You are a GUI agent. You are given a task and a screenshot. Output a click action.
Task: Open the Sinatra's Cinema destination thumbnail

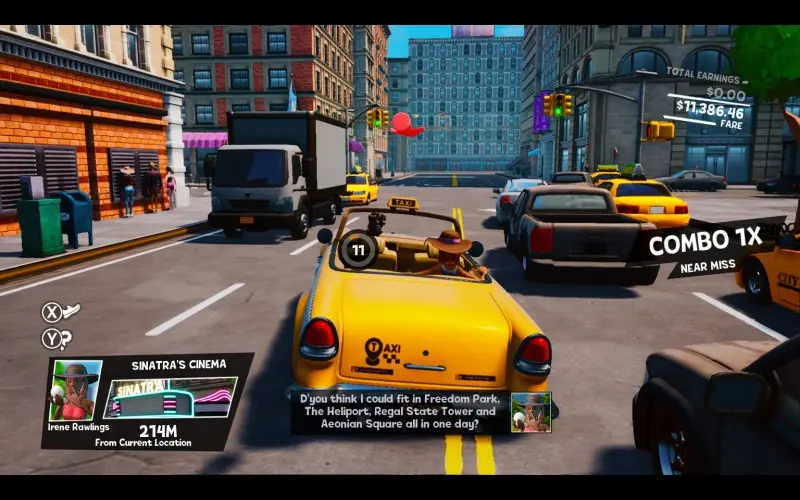click(170, 397)
